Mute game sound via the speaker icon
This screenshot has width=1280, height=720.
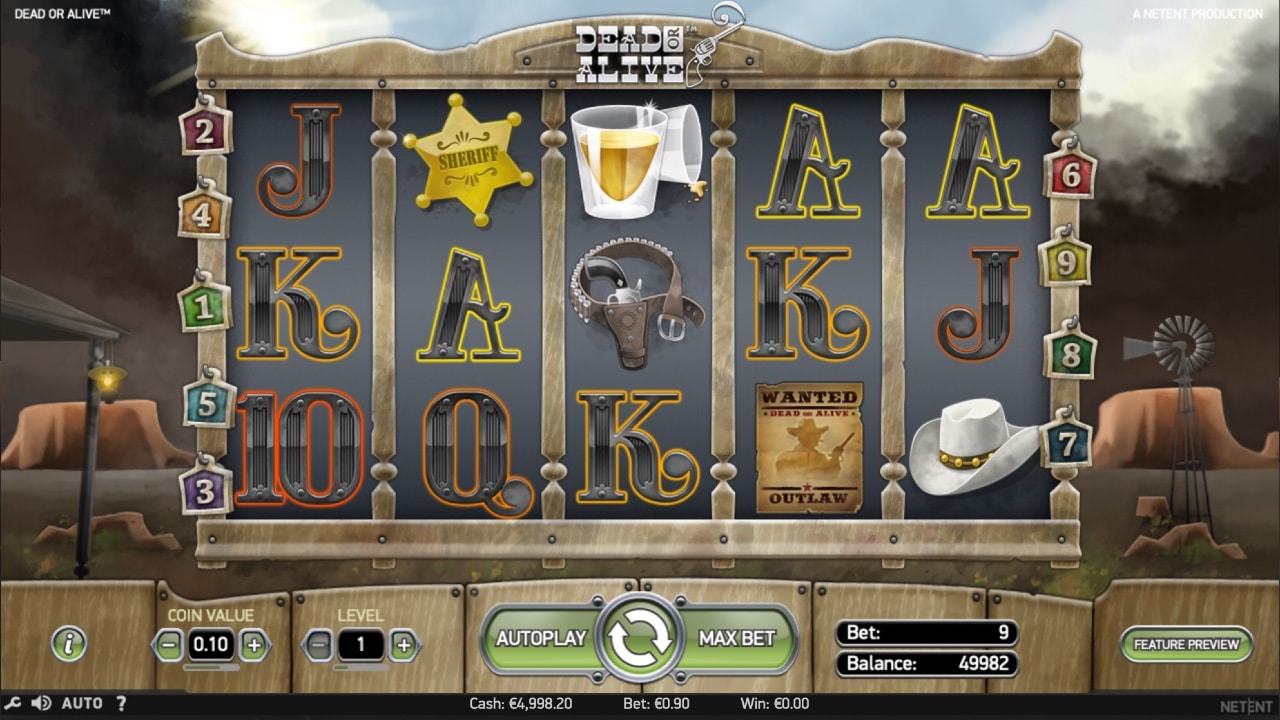[40, 703]
